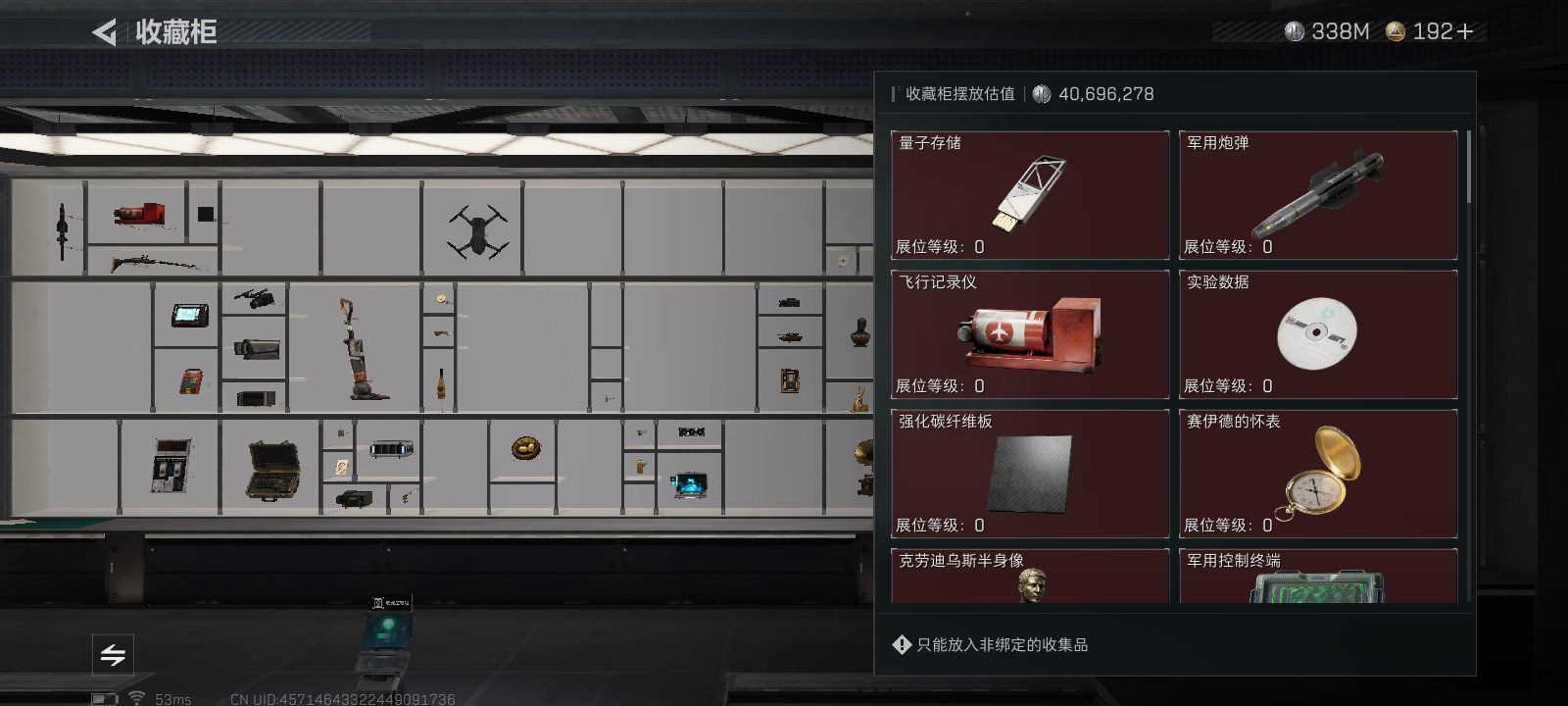This screenshot has height=706, width=1568.
Task: Select the 赛伊德的怀表 pocket watch card
Action: (1317, 473)
